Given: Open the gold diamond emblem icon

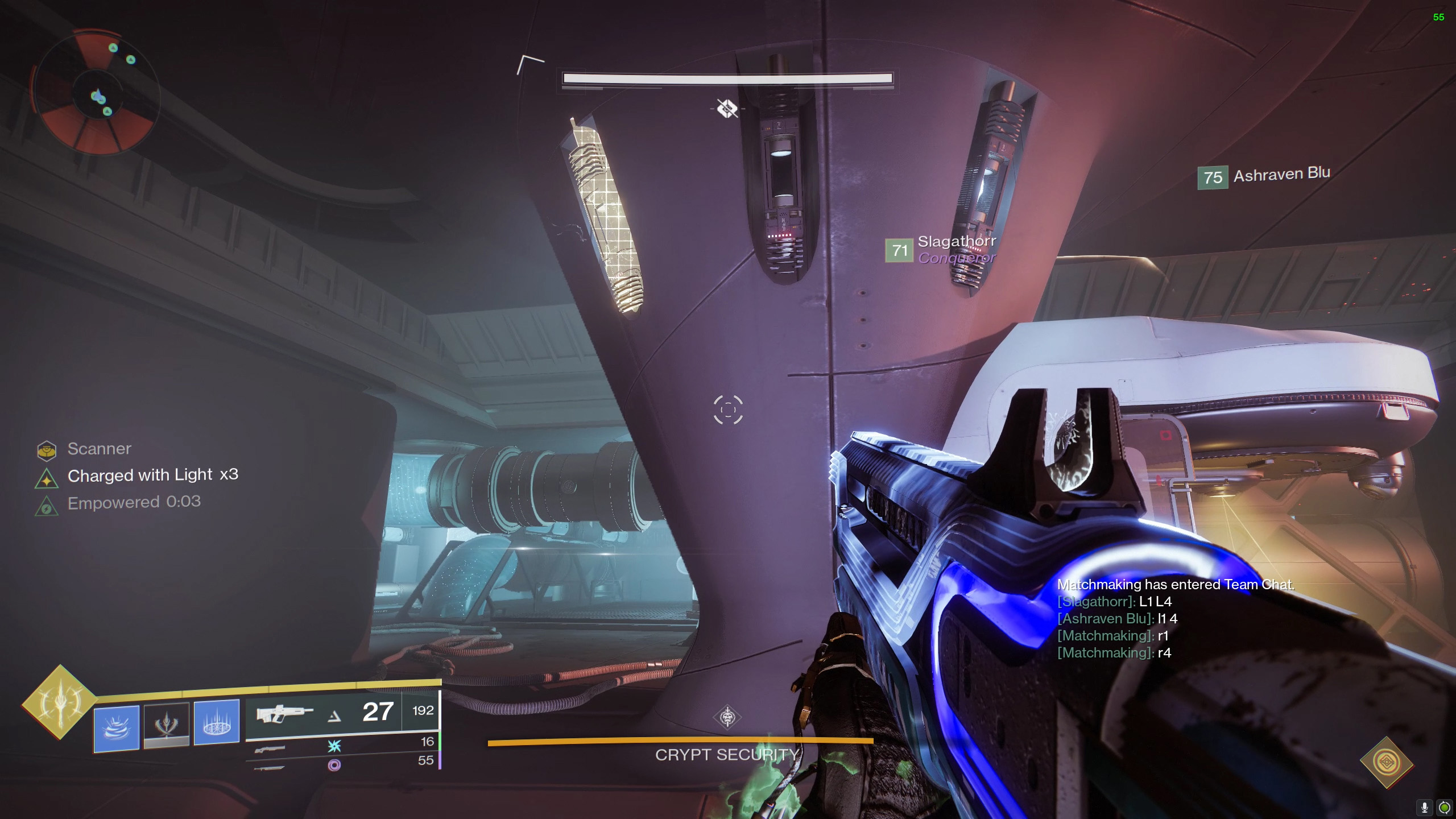Looking at the screenshot, I should click(x=1387, y=762).
